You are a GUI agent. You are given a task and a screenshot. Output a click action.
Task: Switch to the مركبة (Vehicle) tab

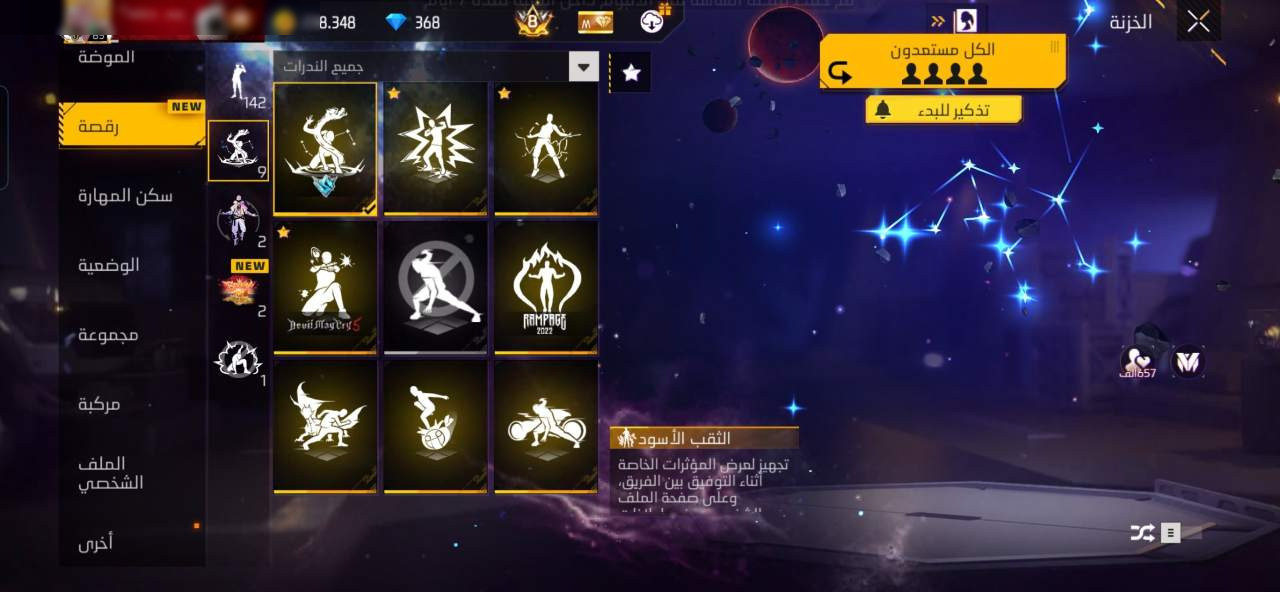click(x=100, y=404)
